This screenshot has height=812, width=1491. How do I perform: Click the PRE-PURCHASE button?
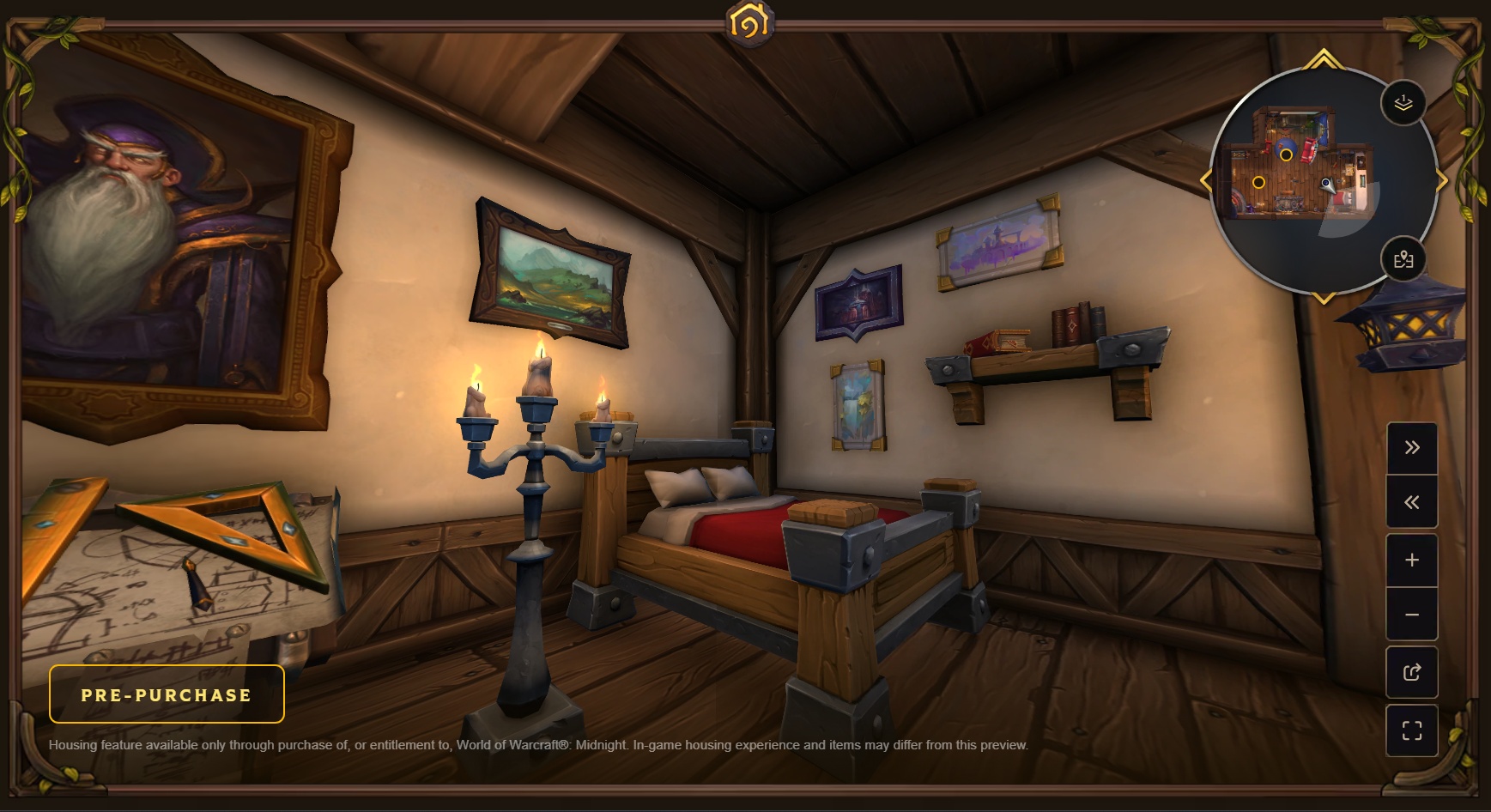tap(167, 694)
